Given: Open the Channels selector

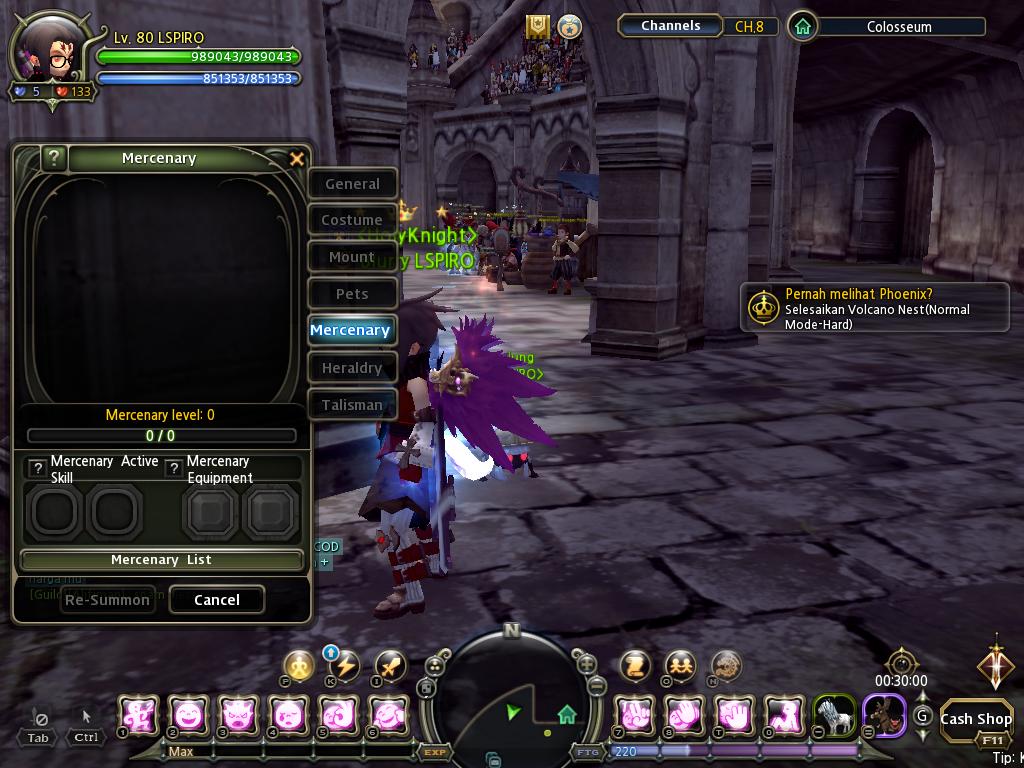Looking at the screenshot, I should pyautogui.click(x=671, y=26).
